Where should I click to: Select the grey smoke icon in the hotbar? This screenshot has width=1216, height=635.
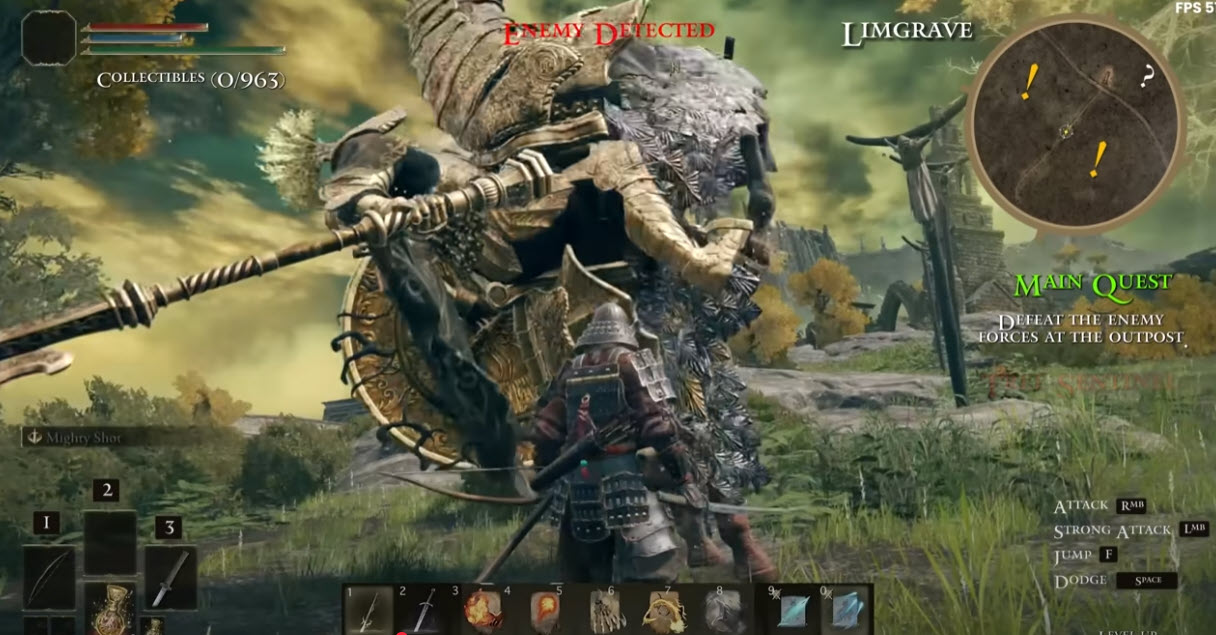point(723,611)
